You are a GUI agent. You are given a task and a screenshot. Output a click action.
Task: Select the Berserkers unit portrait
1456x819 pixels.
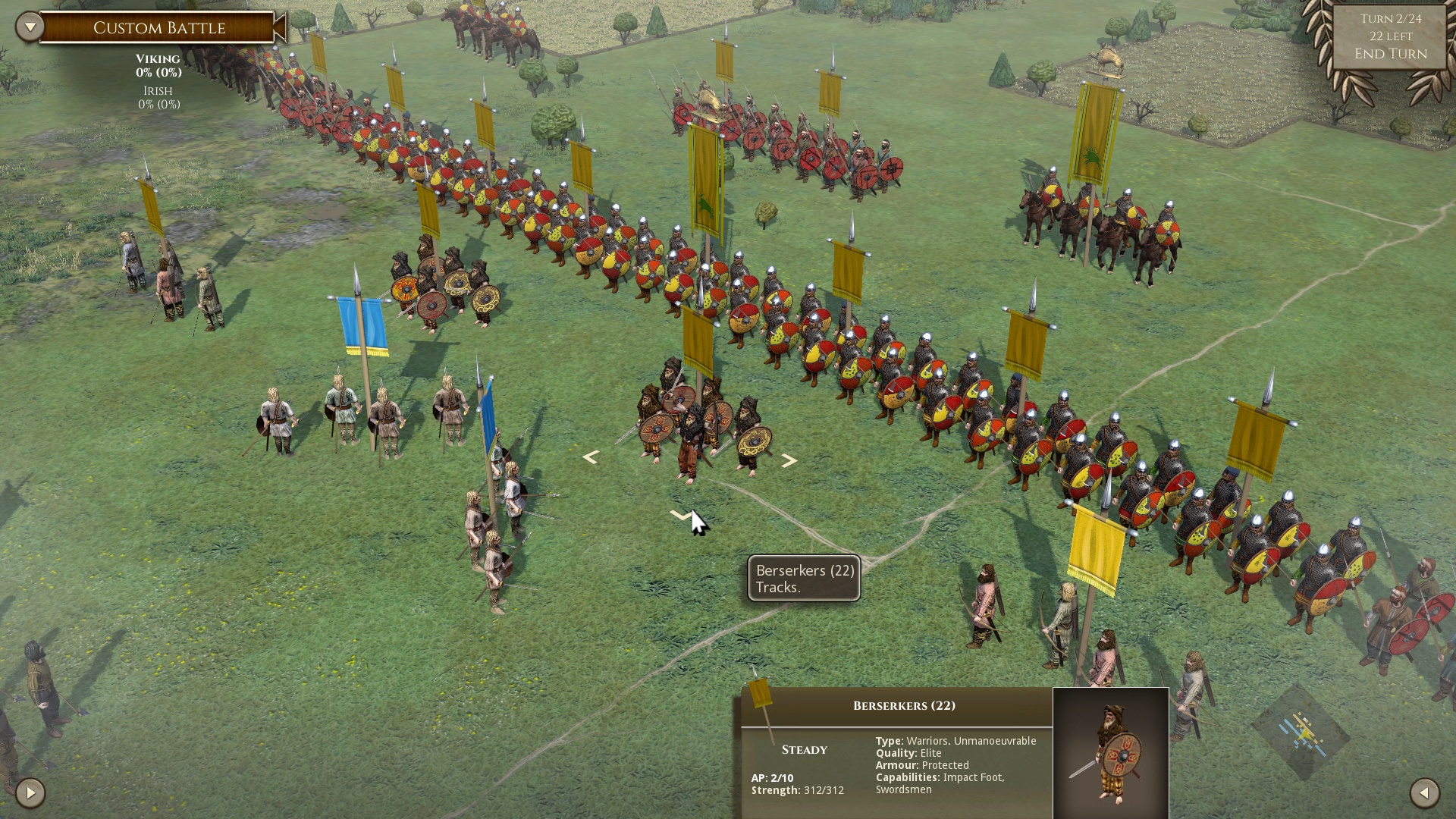(1110, 753)
